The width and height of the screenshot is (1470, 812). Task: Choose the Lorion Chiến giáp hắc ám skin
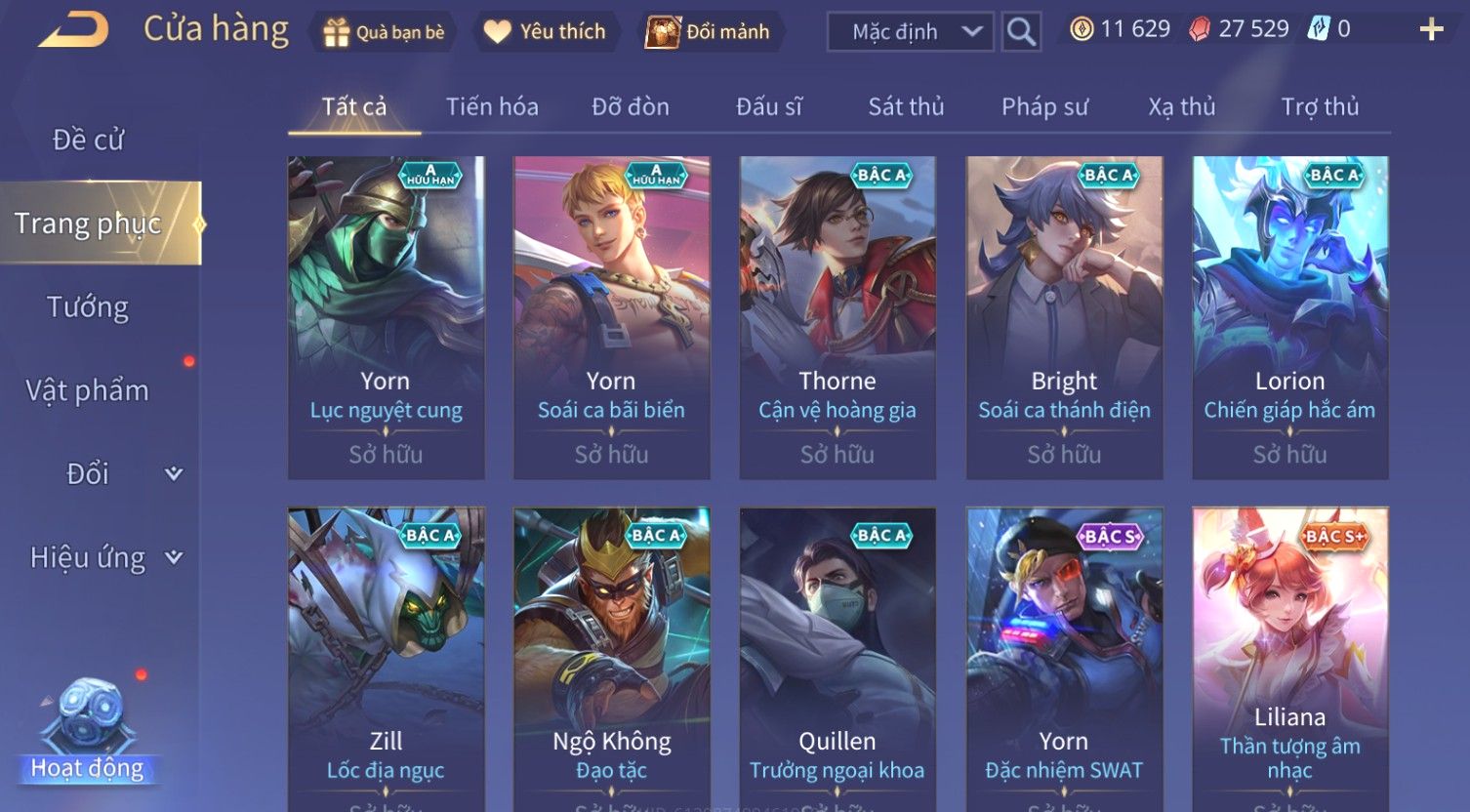1289,317
